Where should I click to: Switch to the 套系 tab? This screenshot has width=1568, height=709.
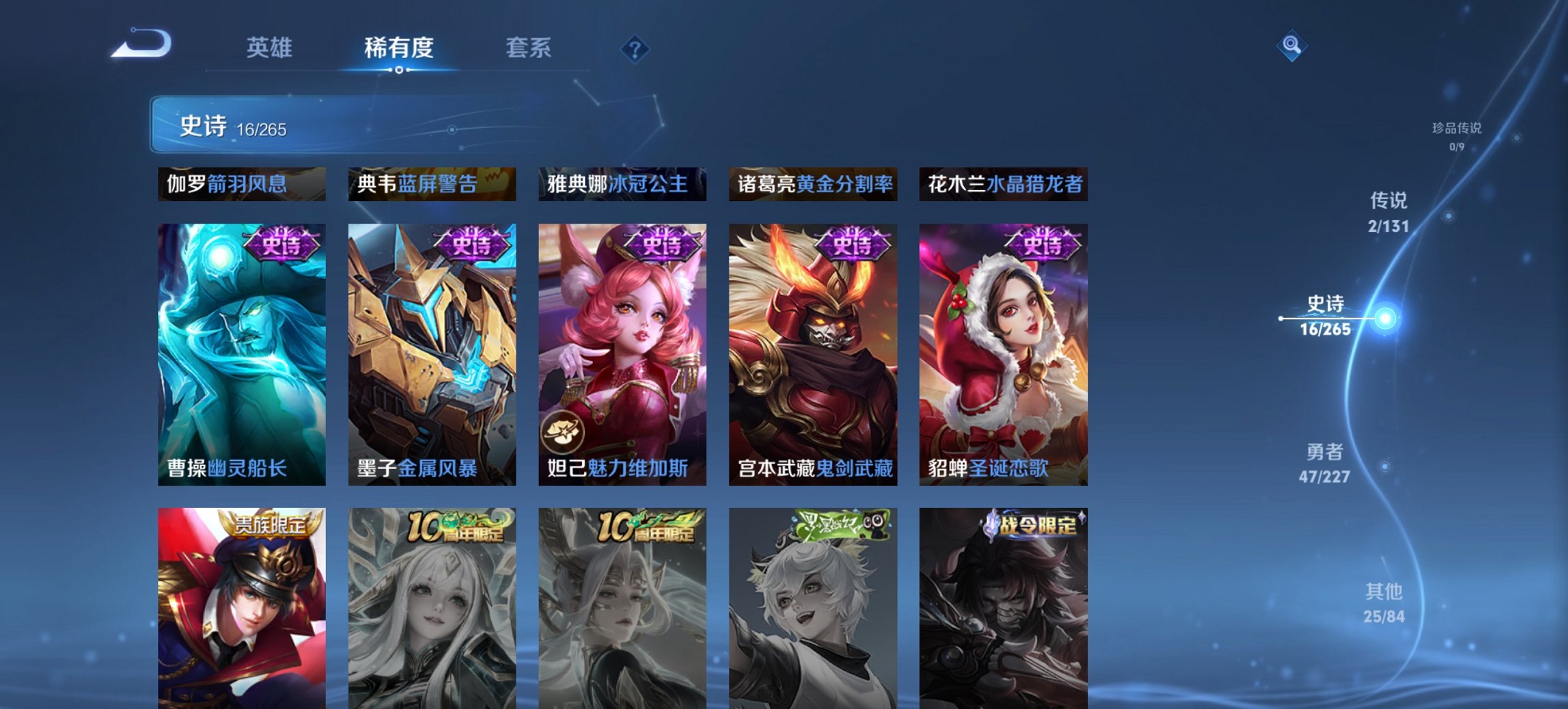(x=529, y=48)
